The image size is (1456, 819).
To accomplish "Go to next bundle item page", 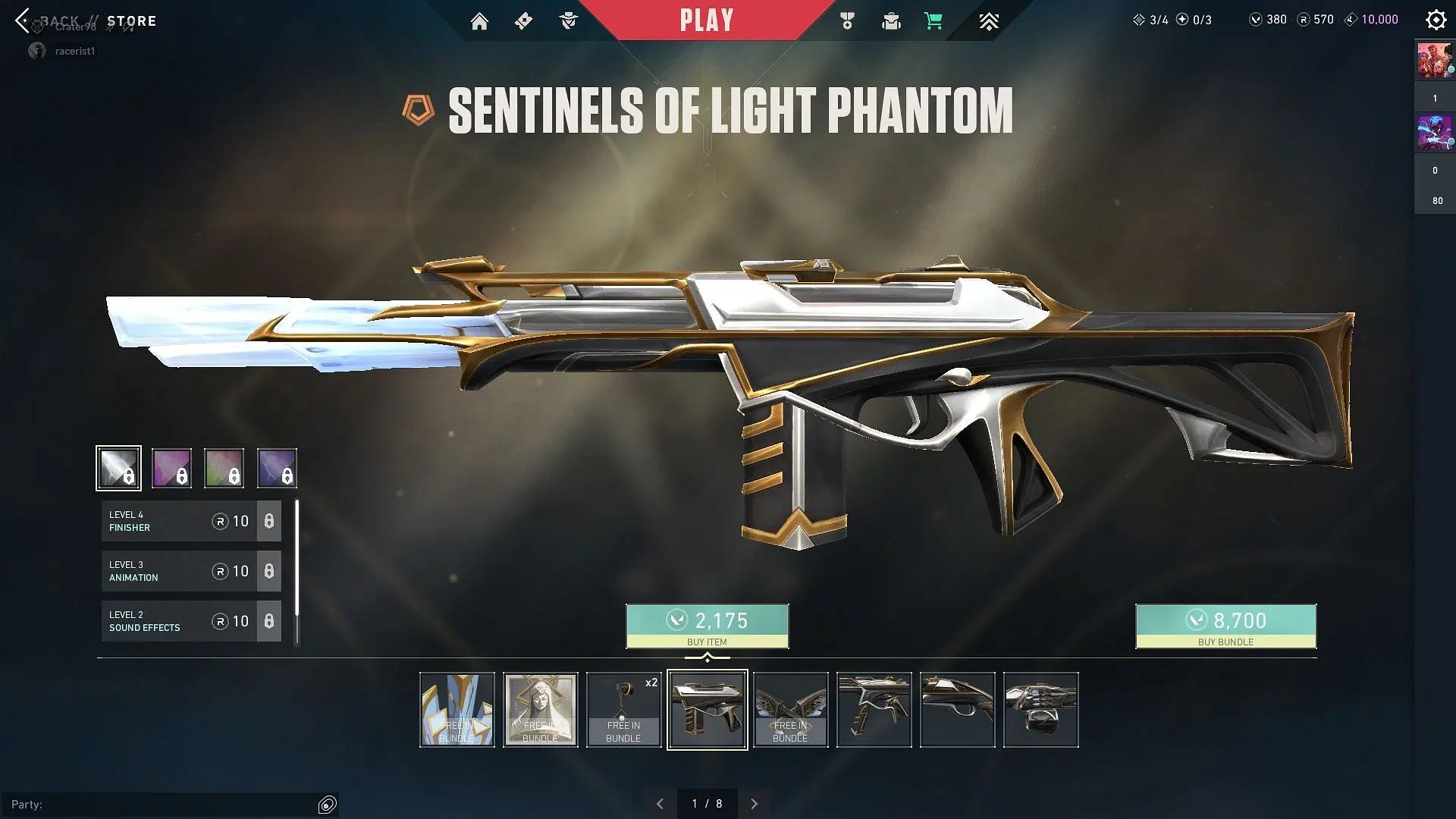I will [755, 803].
